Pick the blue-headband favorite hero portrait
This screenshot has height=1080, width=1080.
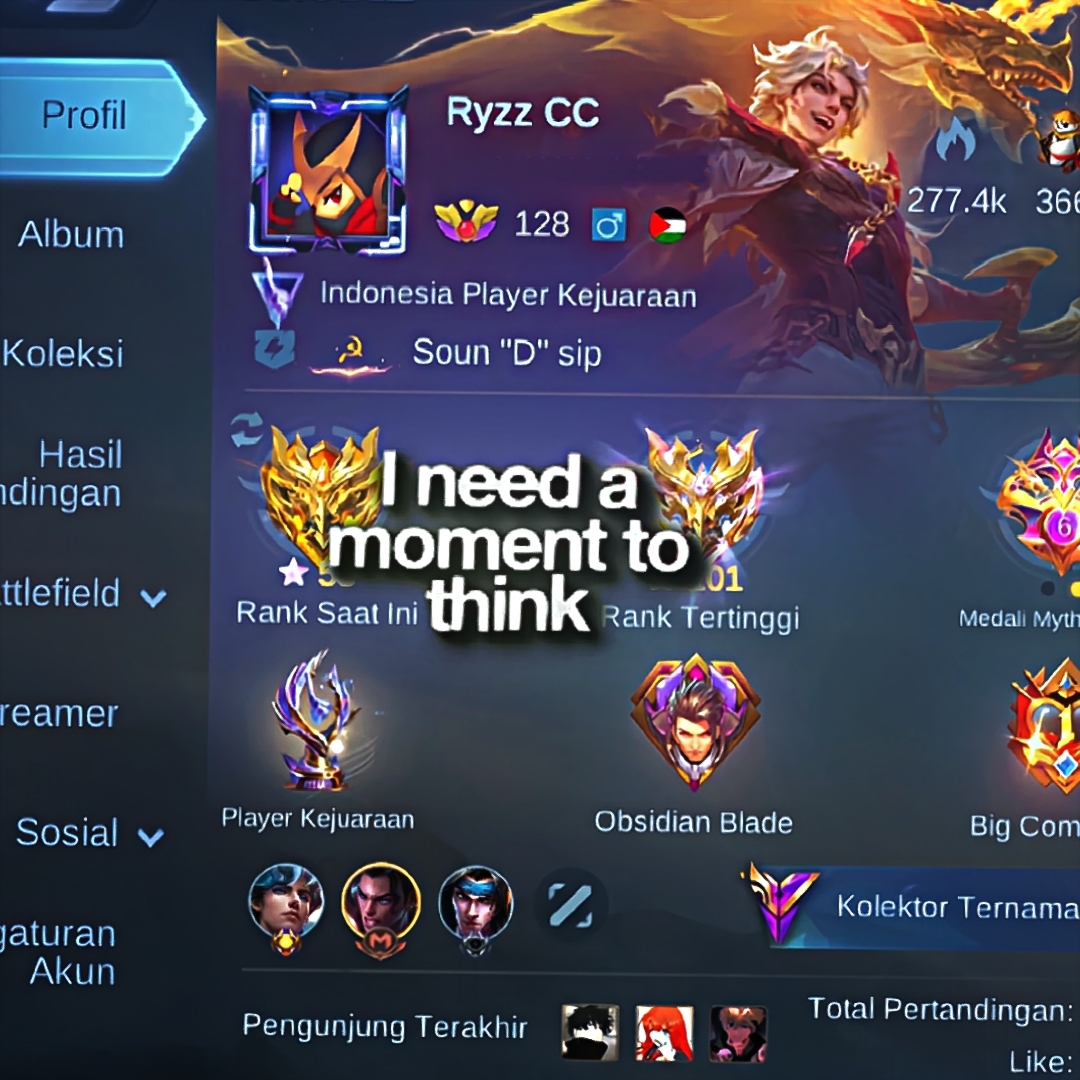[475, 903]
